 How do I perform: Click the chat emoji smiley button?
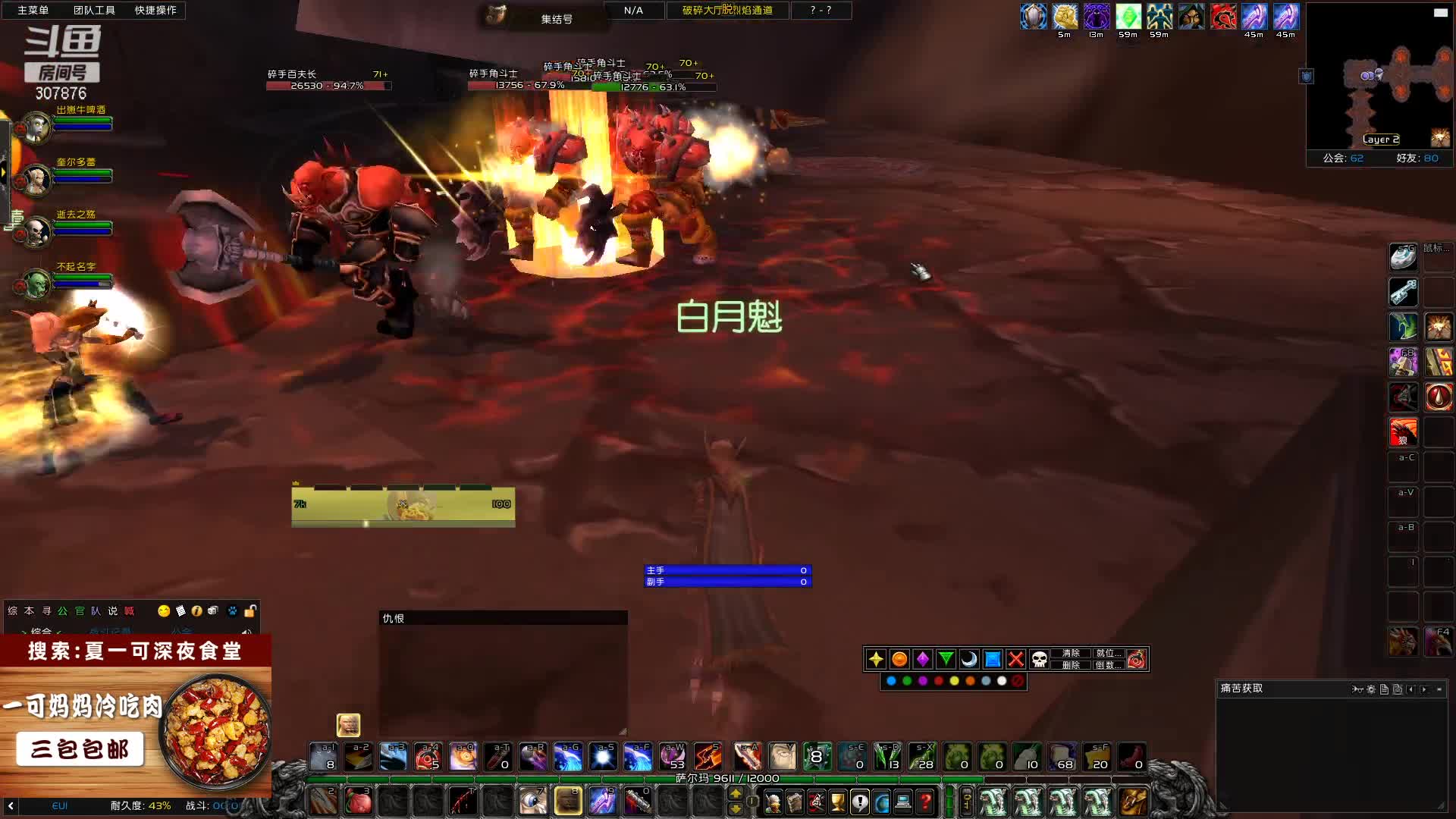click(x=164, y=611)
